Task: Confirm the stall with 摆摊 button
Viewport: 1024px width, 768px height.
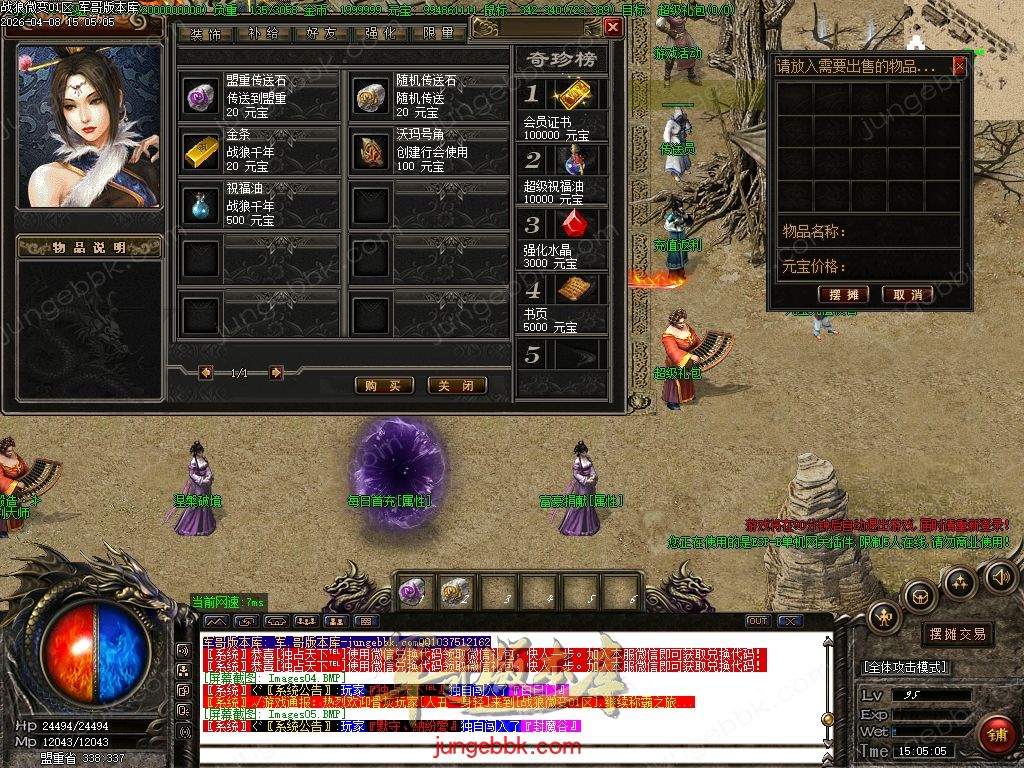Action: (x=843, y=294)
